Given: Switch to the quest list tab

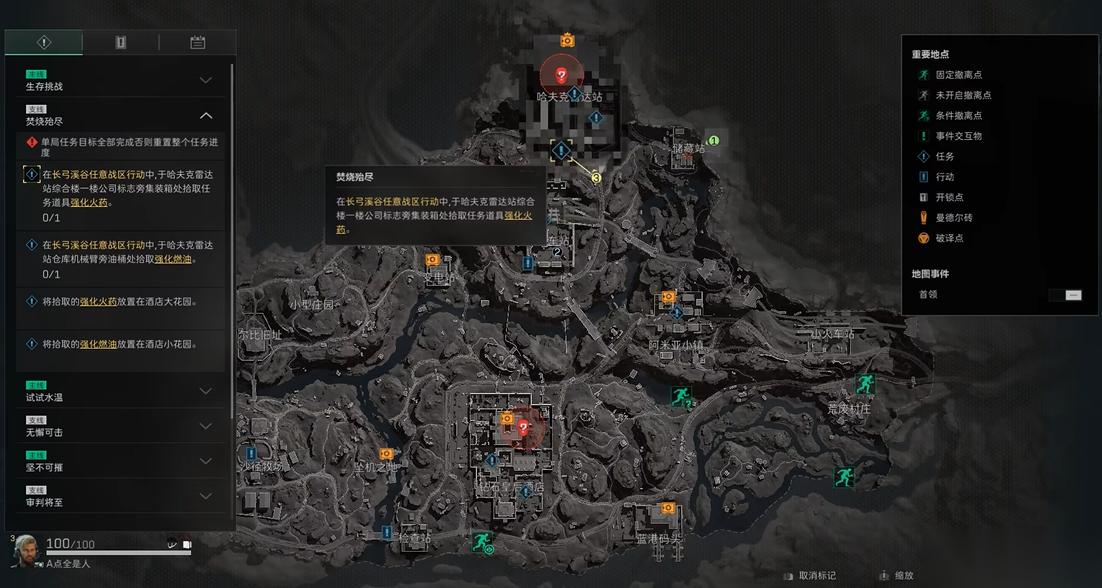Looking at the screenshot, I should click(x=44, y=42).
